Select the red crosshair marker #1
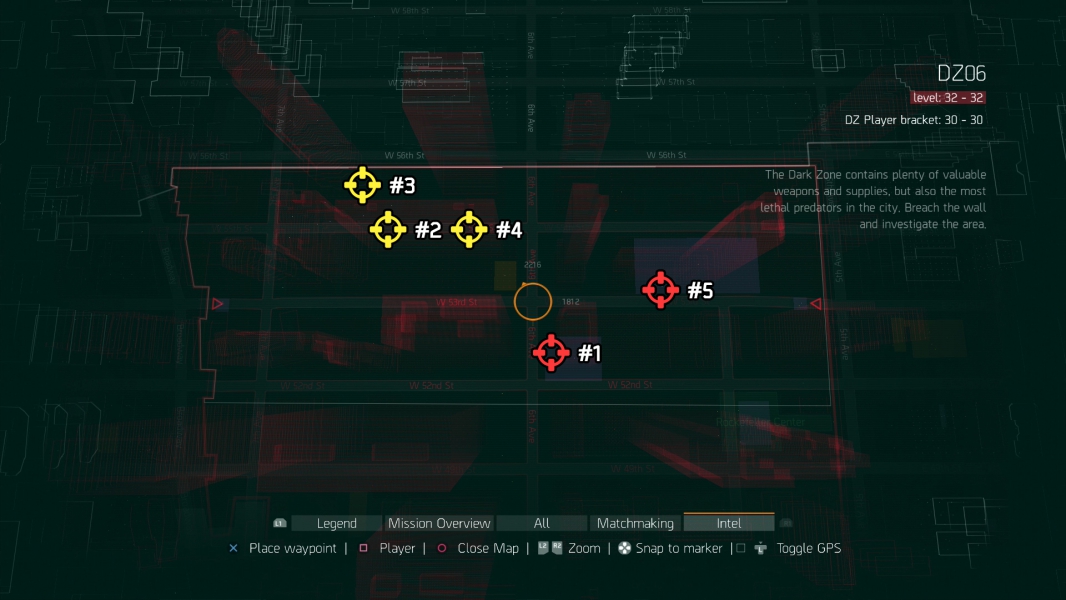 click(x=551, y=353)
